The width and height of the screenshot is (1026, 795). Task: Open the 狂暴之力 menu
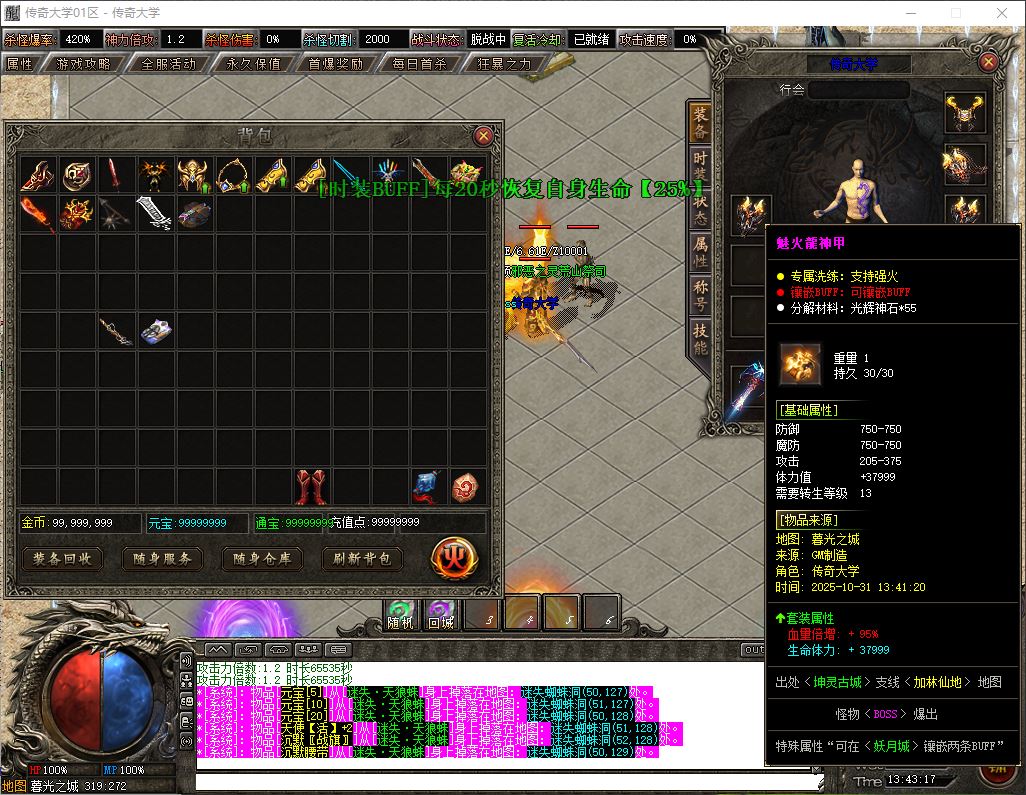tap(503, 63)
